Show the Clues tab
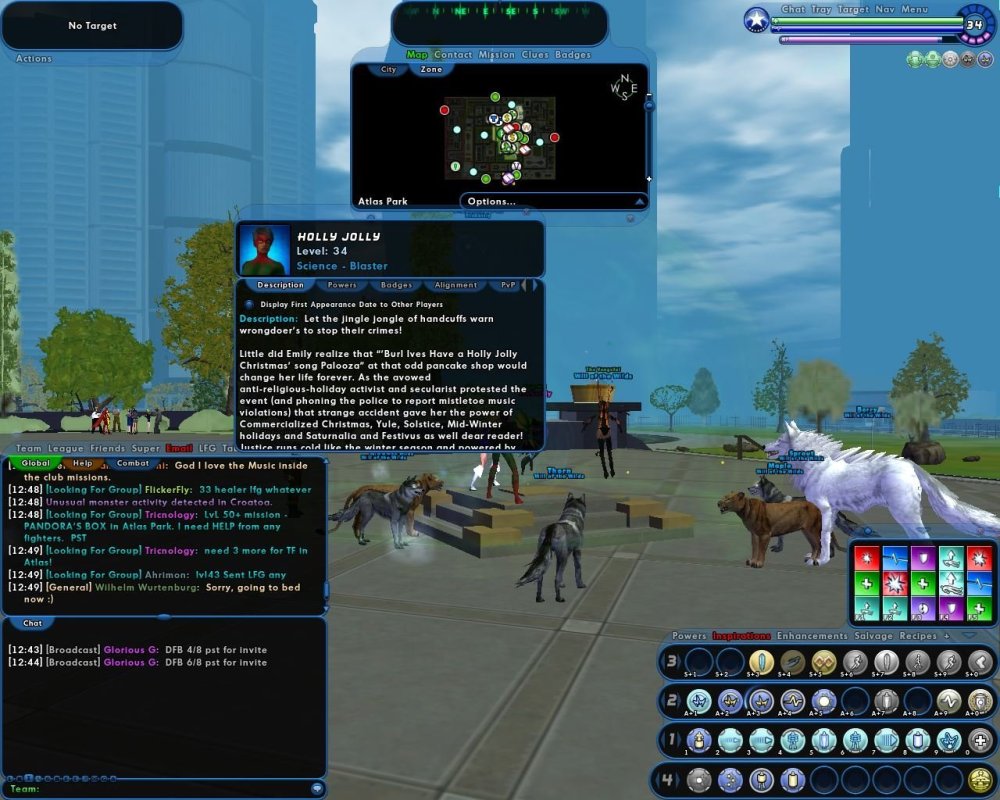 (x=535, y=55)
